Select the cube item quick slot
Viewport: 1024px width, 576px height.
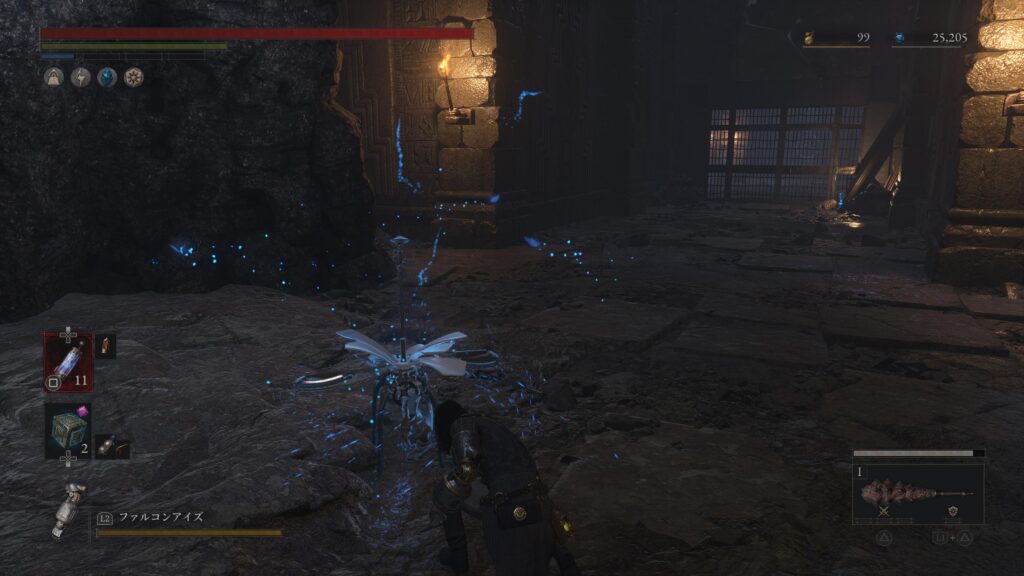click(68, 431)
